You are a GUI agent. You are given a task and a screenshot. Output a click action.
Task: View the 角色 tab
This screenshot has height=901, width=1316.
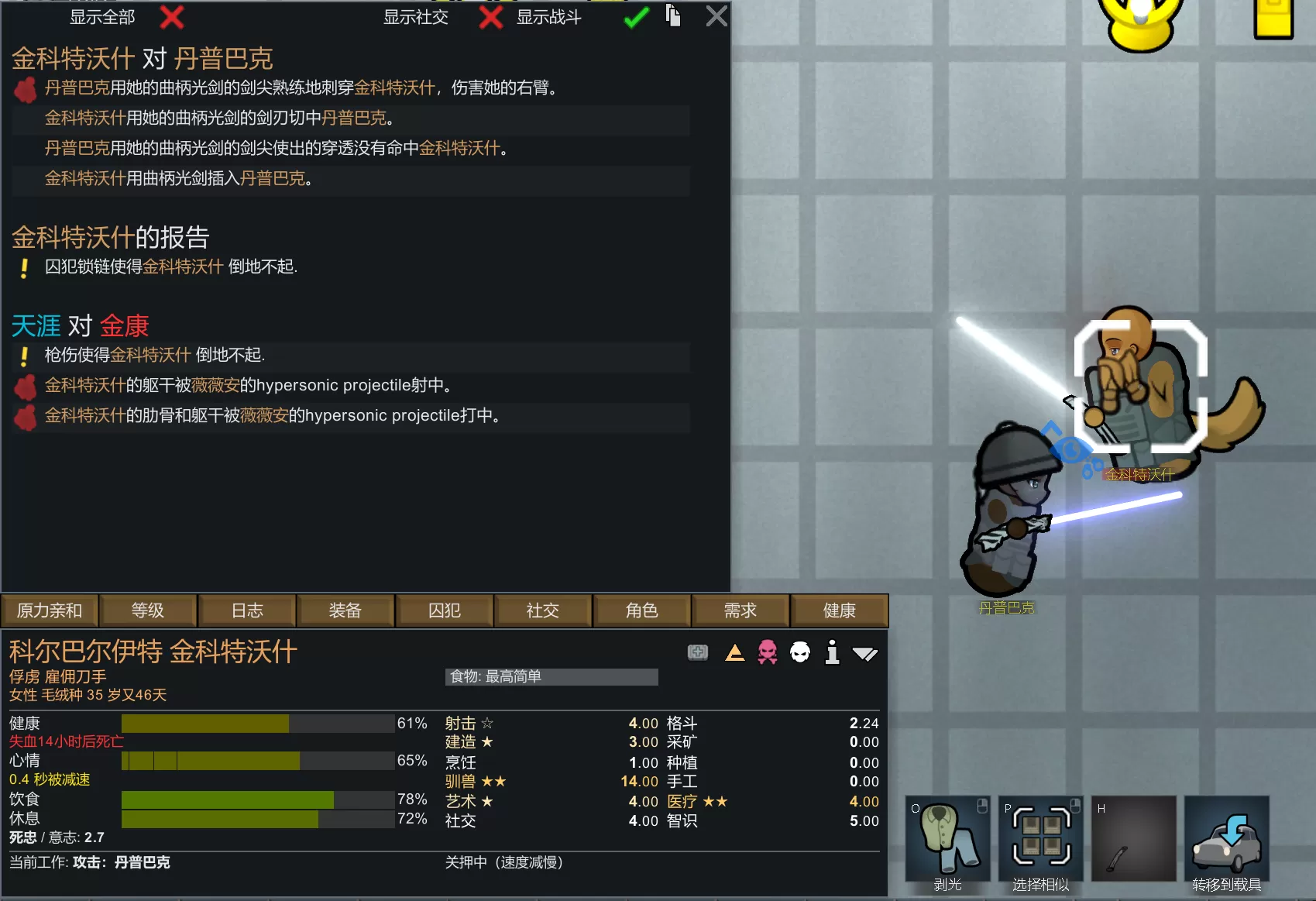(x=642, y=610)
